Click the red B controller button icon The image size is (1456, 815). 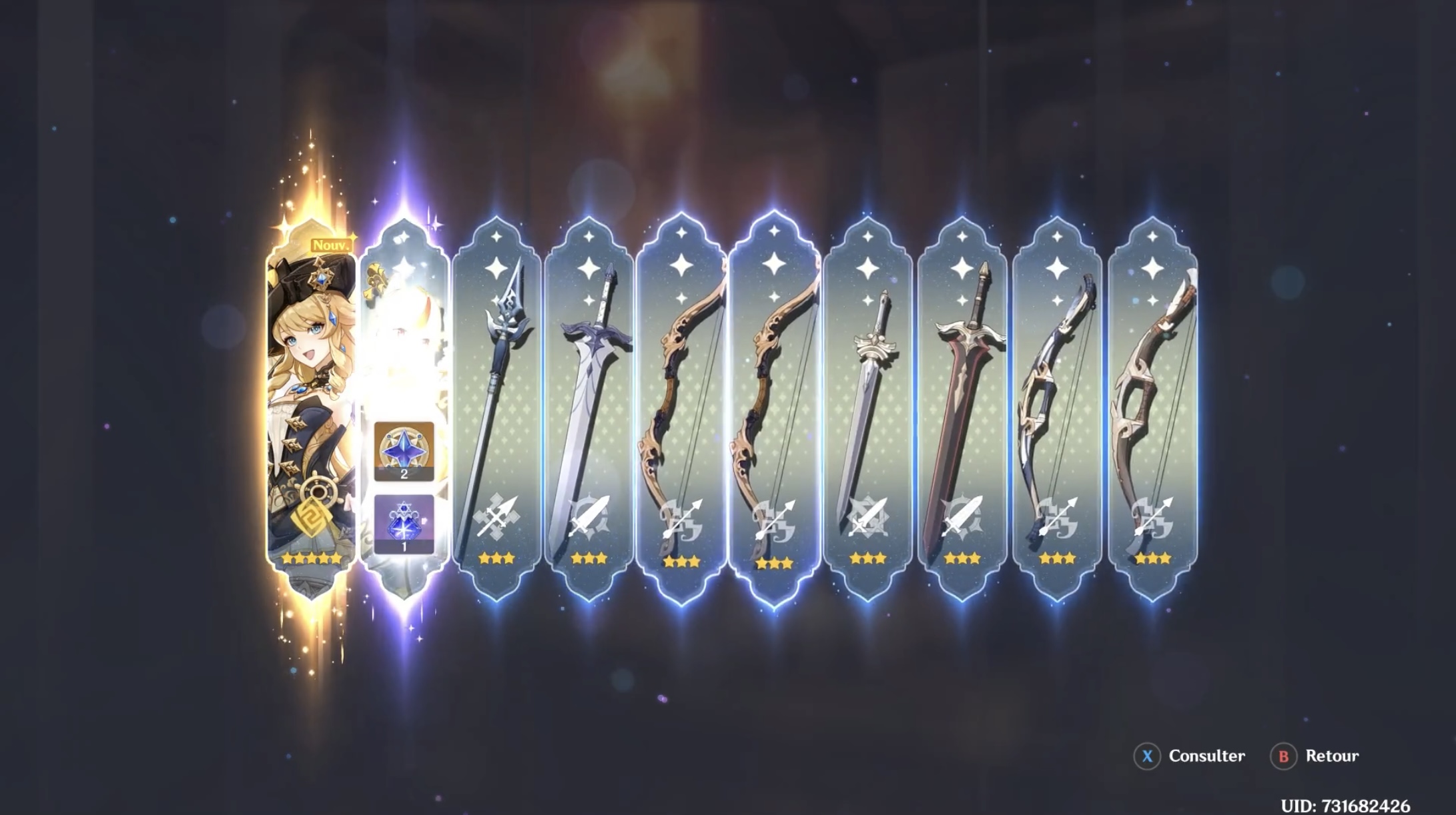(1284, 756)
